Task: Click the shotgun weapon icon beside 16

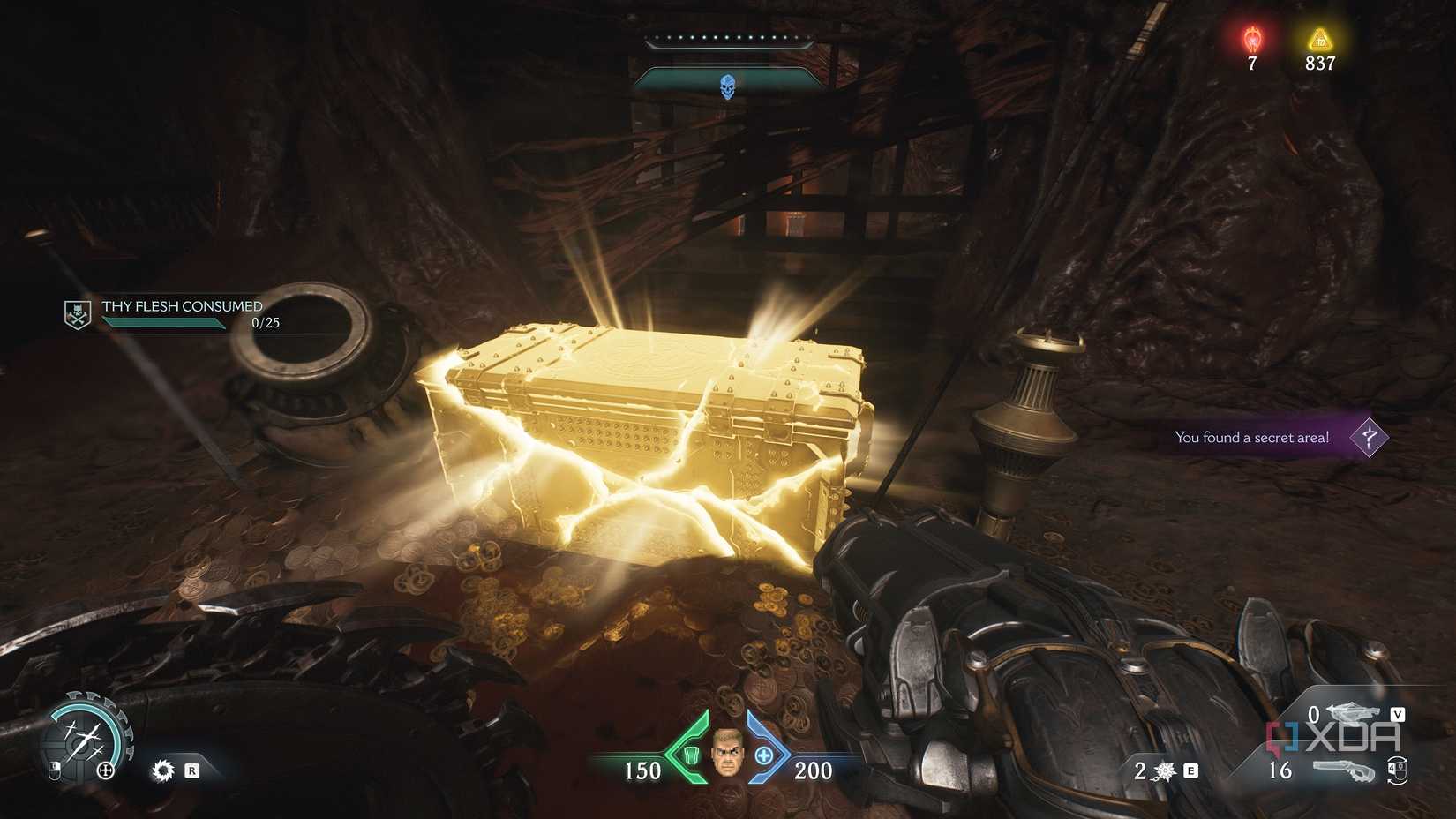Action: click(1345, 770)
